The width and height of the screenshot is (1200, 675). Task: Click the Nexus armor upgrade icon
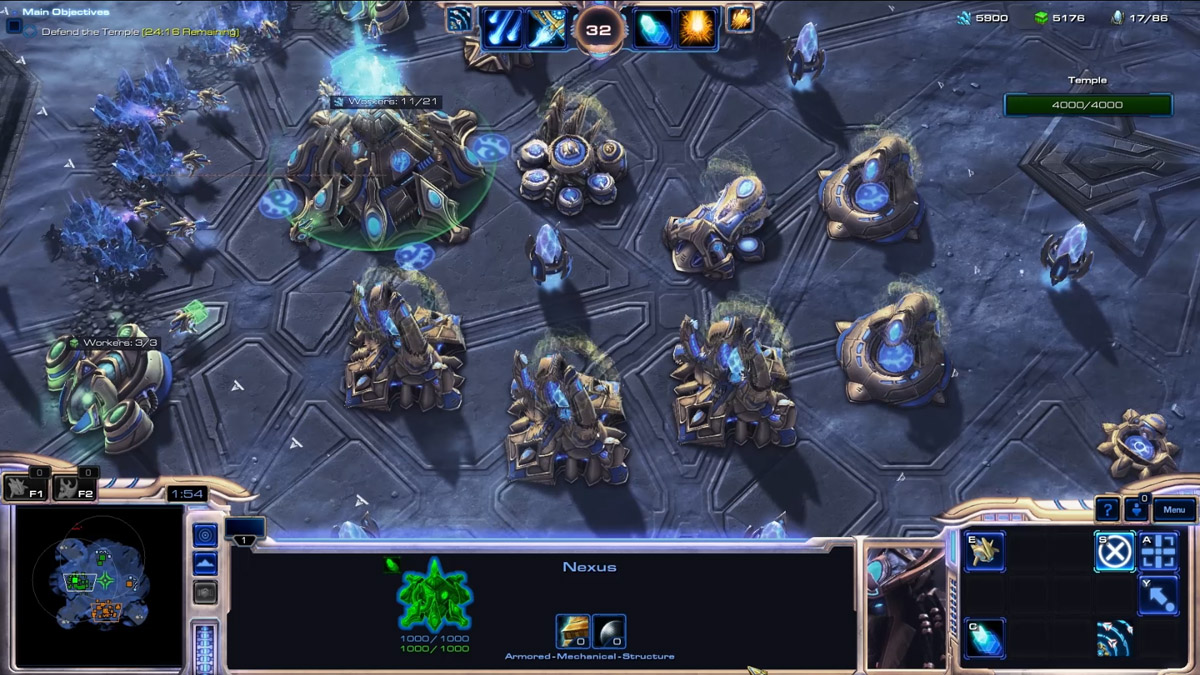pos(573,631)
